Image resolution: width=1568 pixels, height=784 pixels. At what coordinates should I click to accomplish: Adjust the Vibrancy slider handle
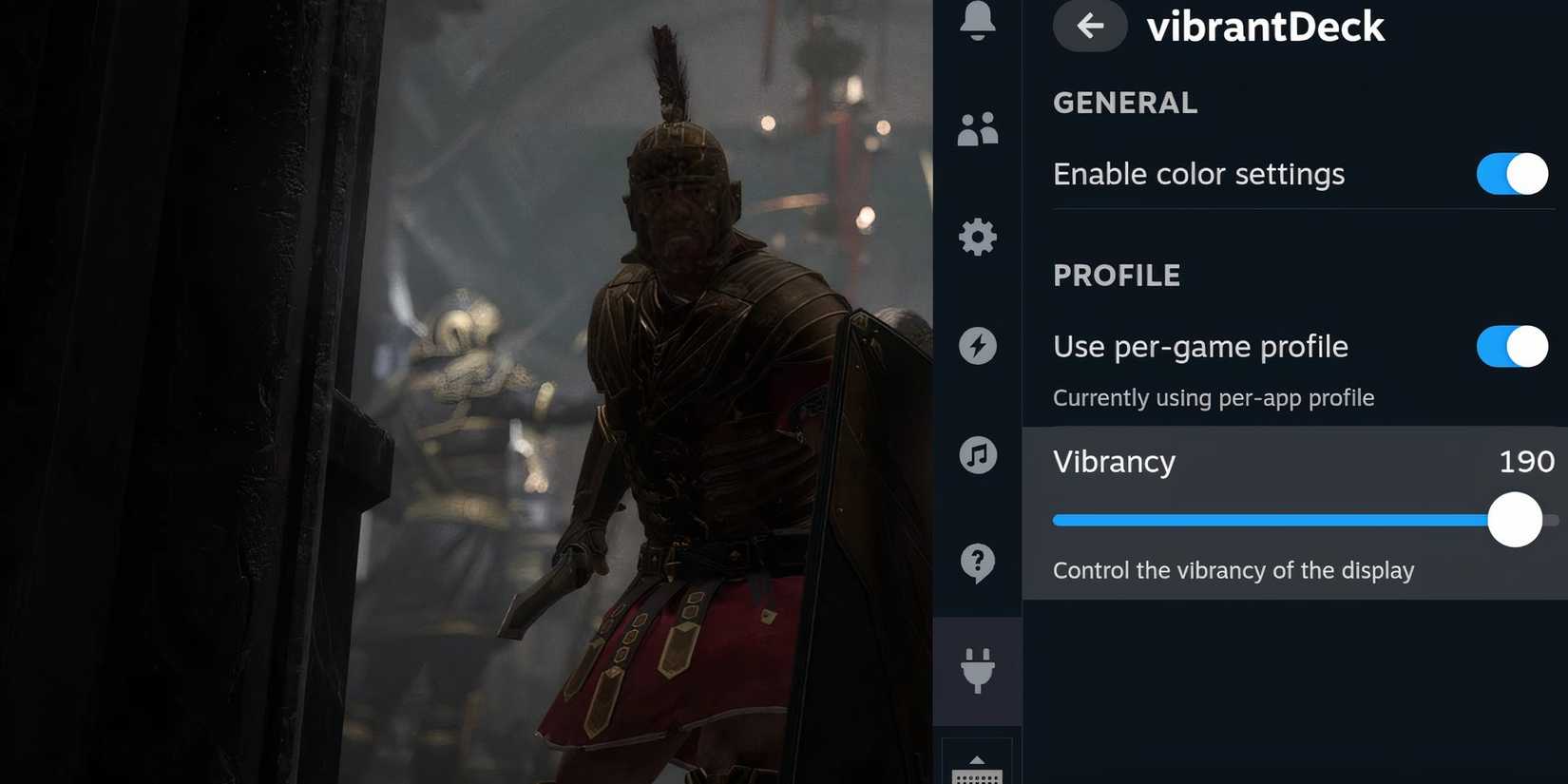(x=1514, y=520)
